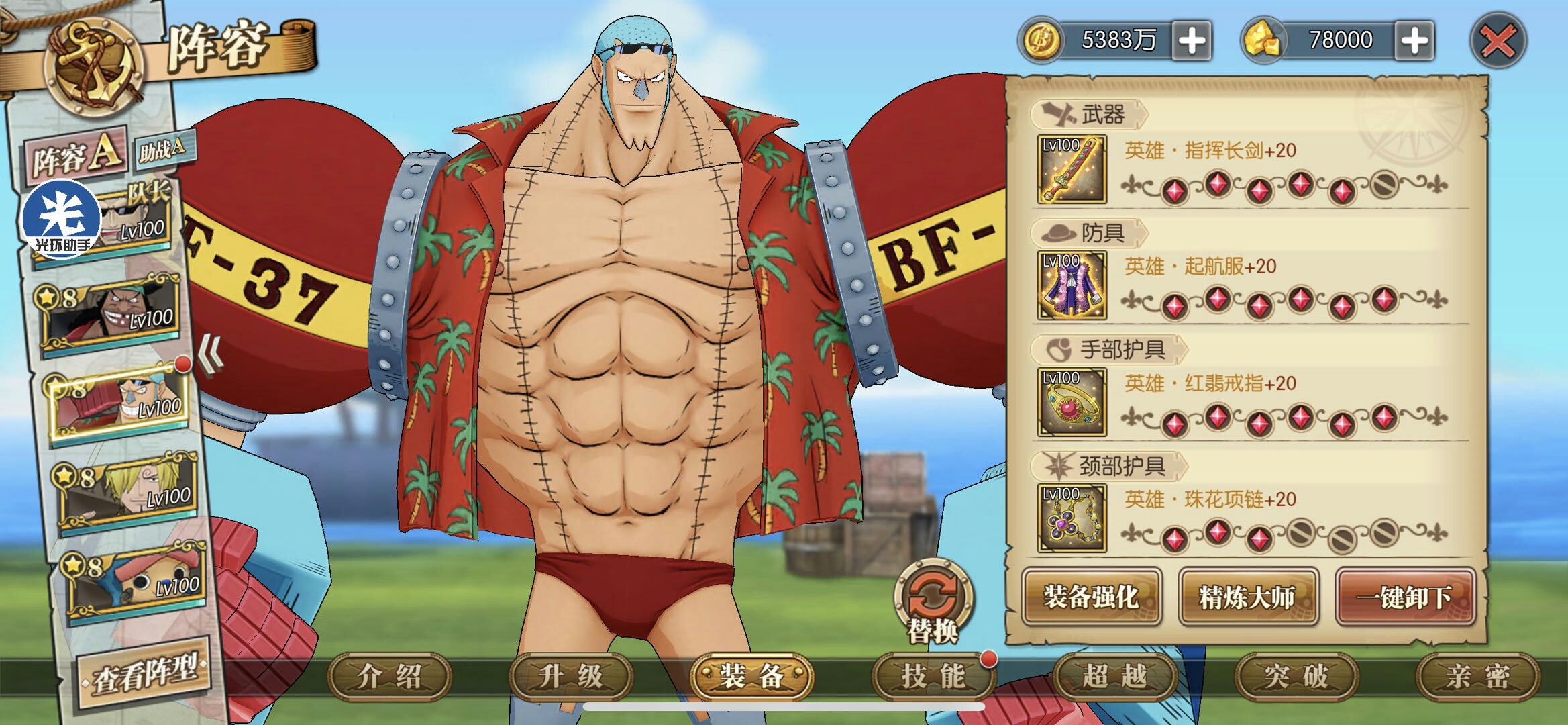Select the 指挥长剑 weapon slot
The height and width of the screenshot is (725, 1568).
coord(1072,170)
